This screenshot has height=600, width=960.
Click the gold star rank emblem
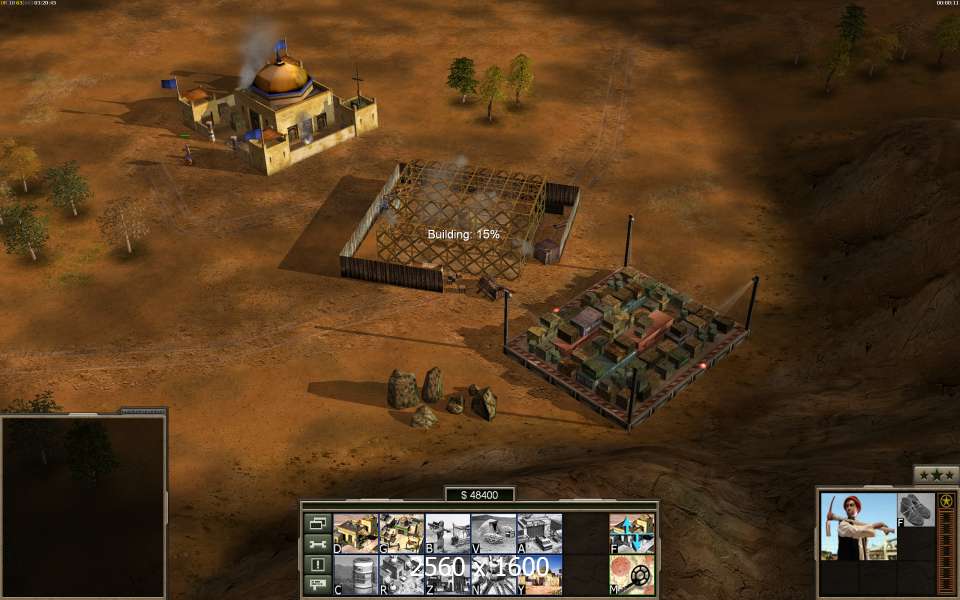946,501
